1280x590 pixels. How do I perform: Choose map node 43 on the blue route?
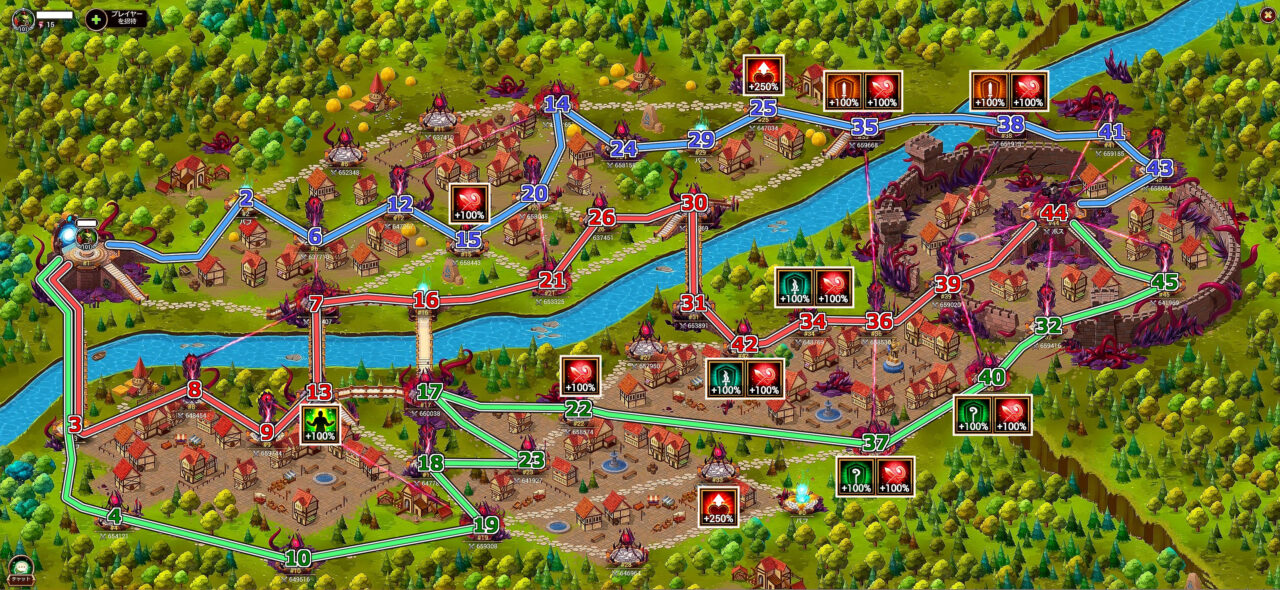click(x=1159, y=168)
